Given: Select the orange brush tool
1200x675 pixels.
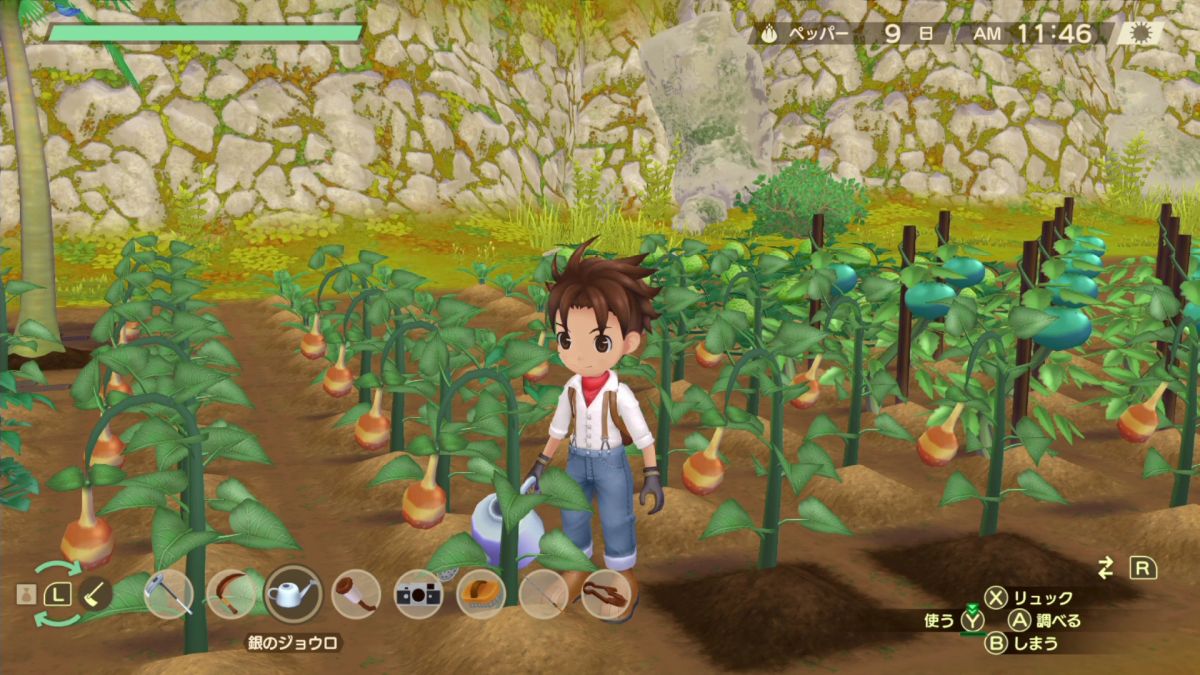Looking at the screenshot, I should click(x=481, y=594).
